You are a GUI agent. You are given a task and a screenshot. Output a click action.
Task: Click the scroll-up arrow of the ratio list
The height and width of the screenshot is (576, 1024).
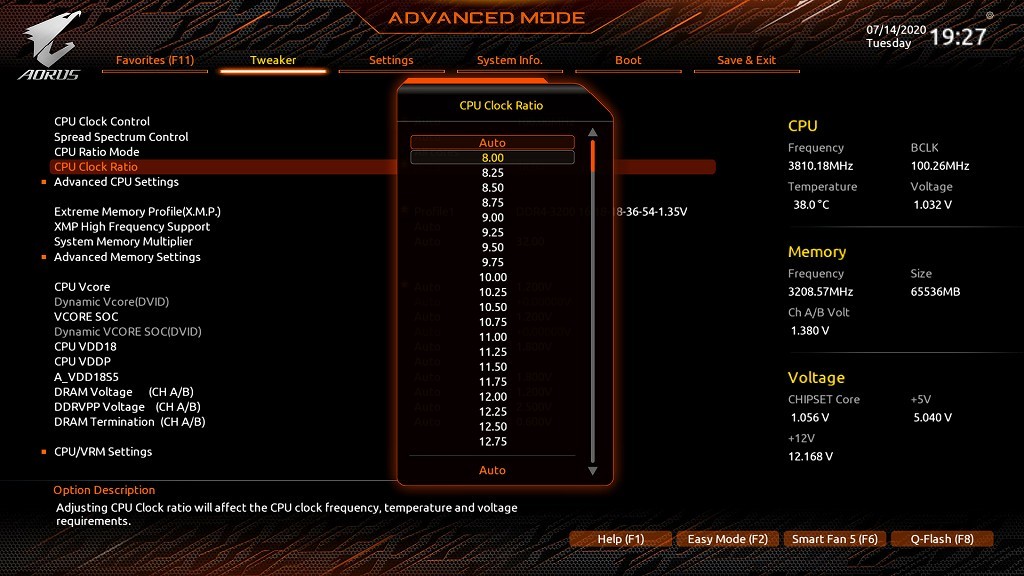point(592,132)
